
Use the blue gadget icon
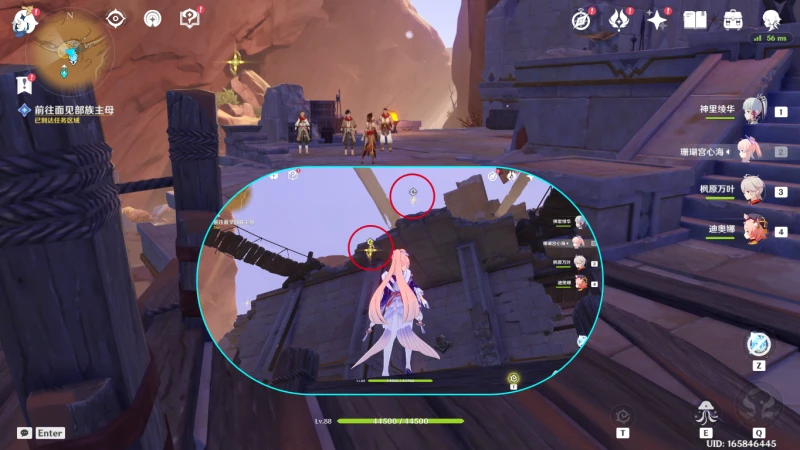(x=757, y=345)
